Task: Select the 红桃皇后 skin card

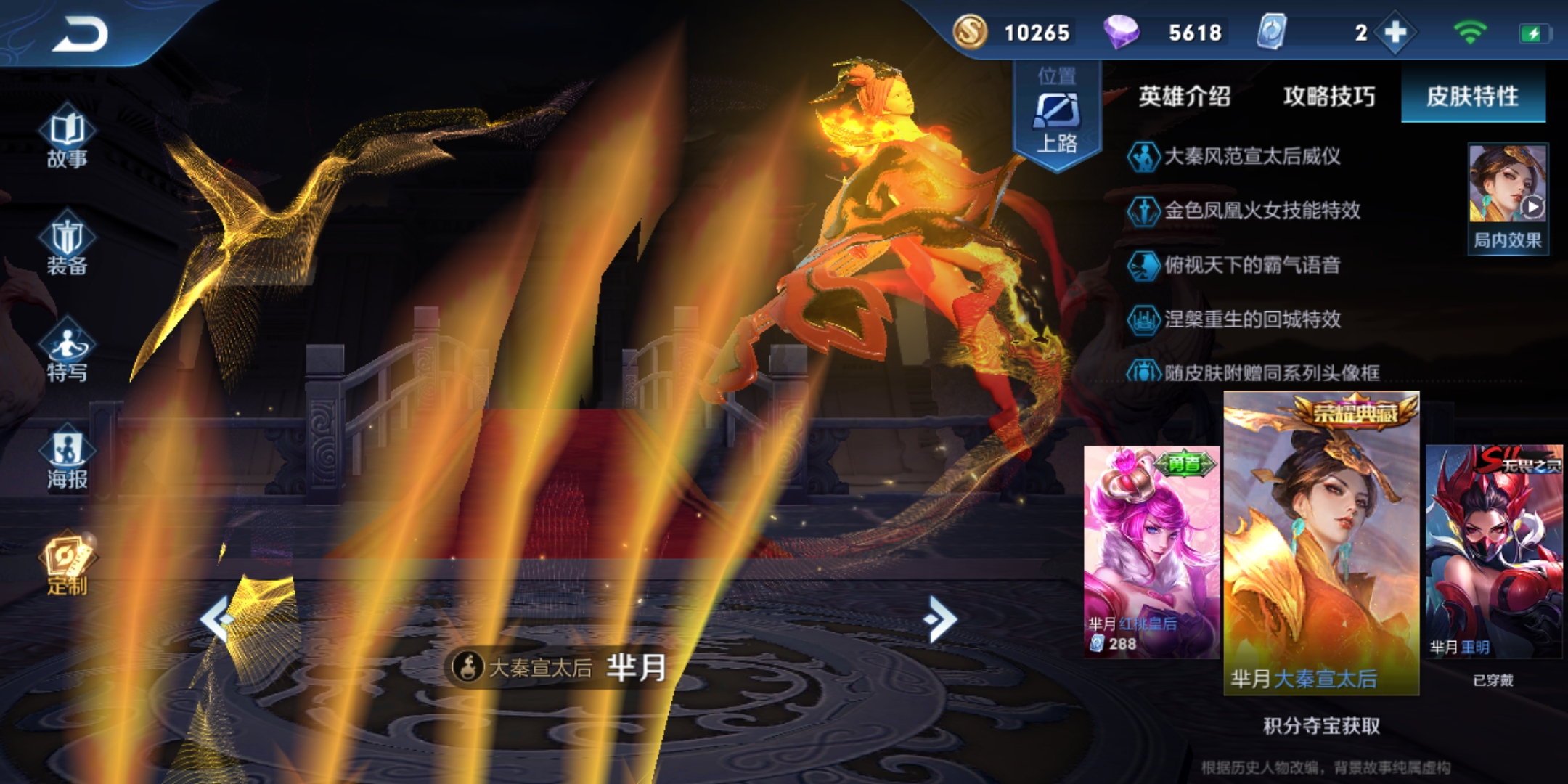Action: click(x=1151, y=552)
